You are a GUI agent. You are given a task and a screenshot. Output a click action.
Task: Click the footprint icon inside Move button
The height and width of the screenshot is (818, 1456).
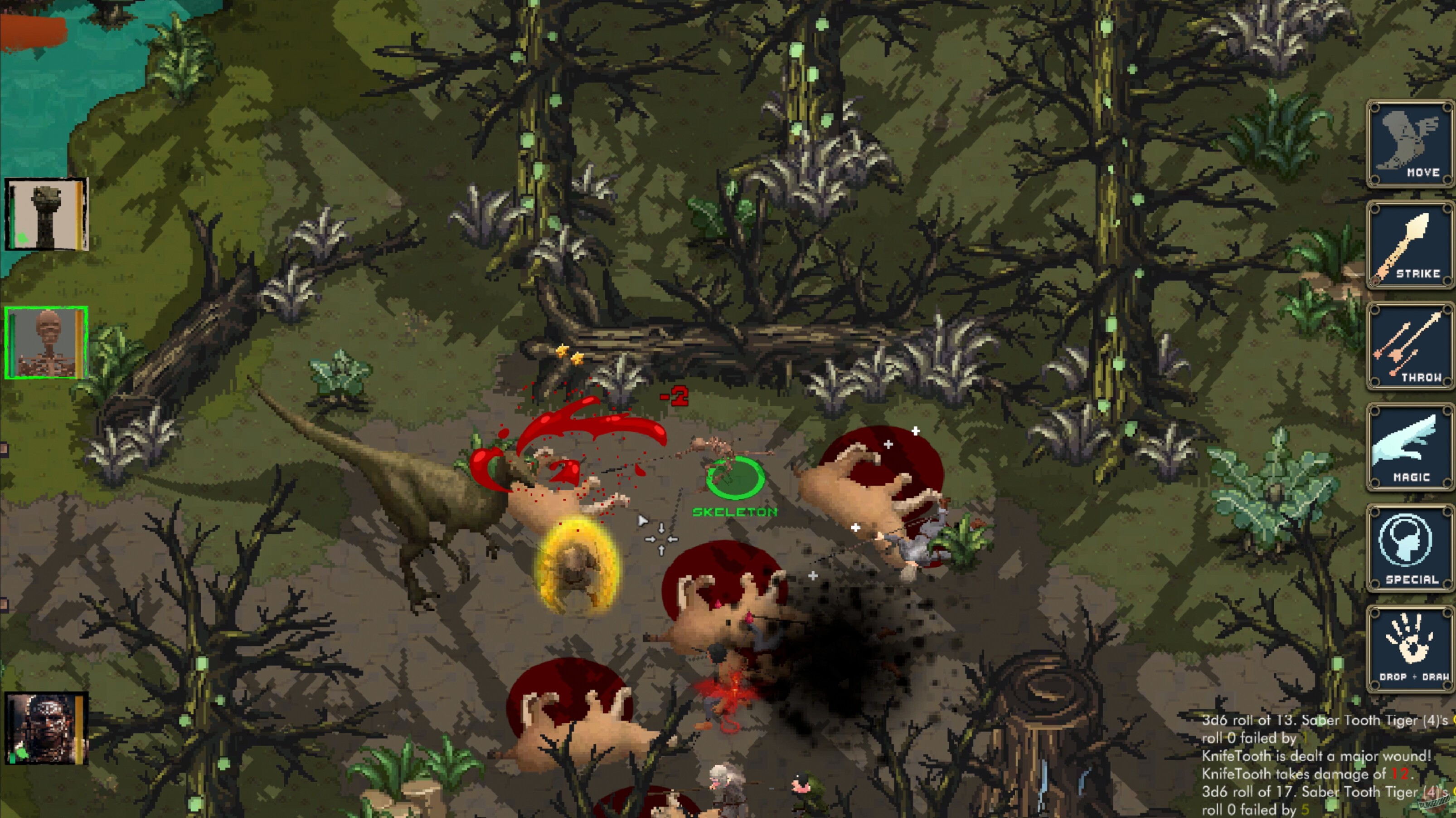click(1407, 136)
